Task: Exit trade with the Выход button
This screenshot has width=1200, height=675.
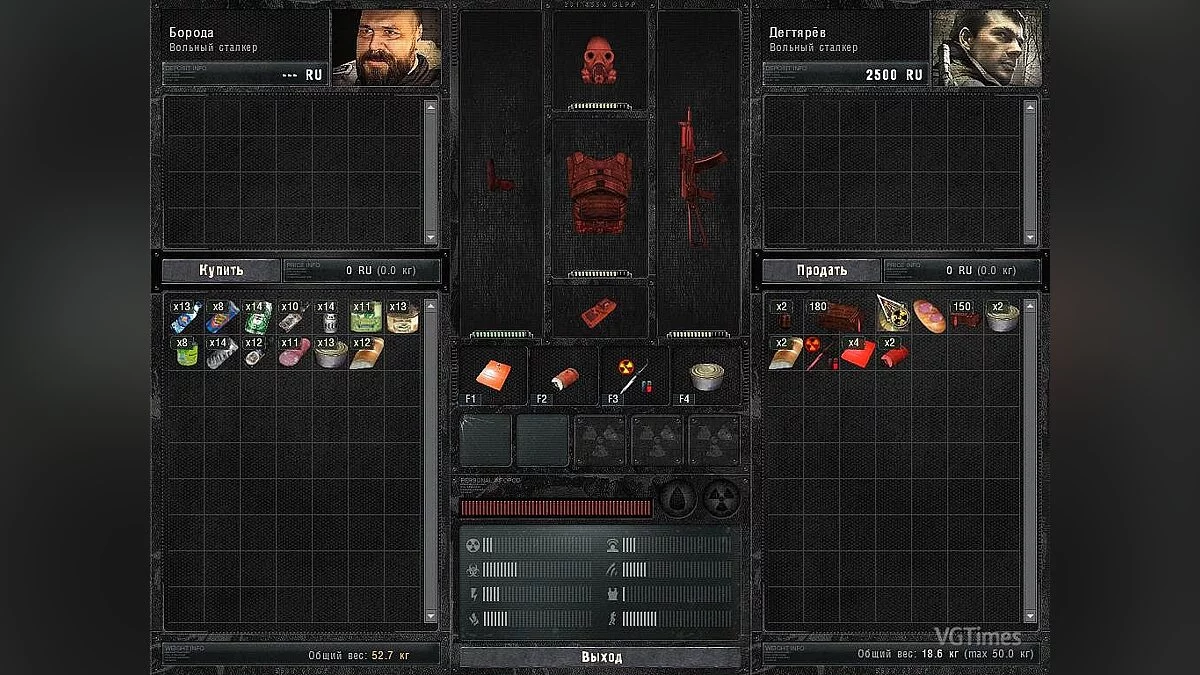Action: [601, 657]
